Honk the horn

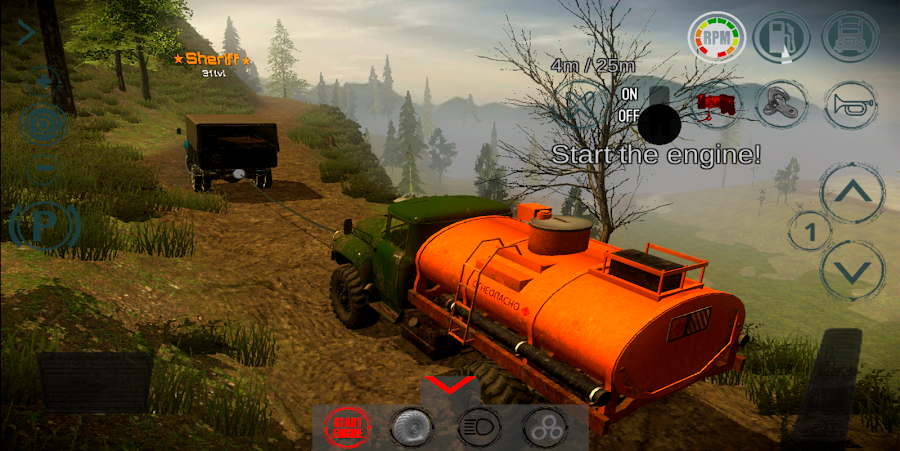coord(850,103)
